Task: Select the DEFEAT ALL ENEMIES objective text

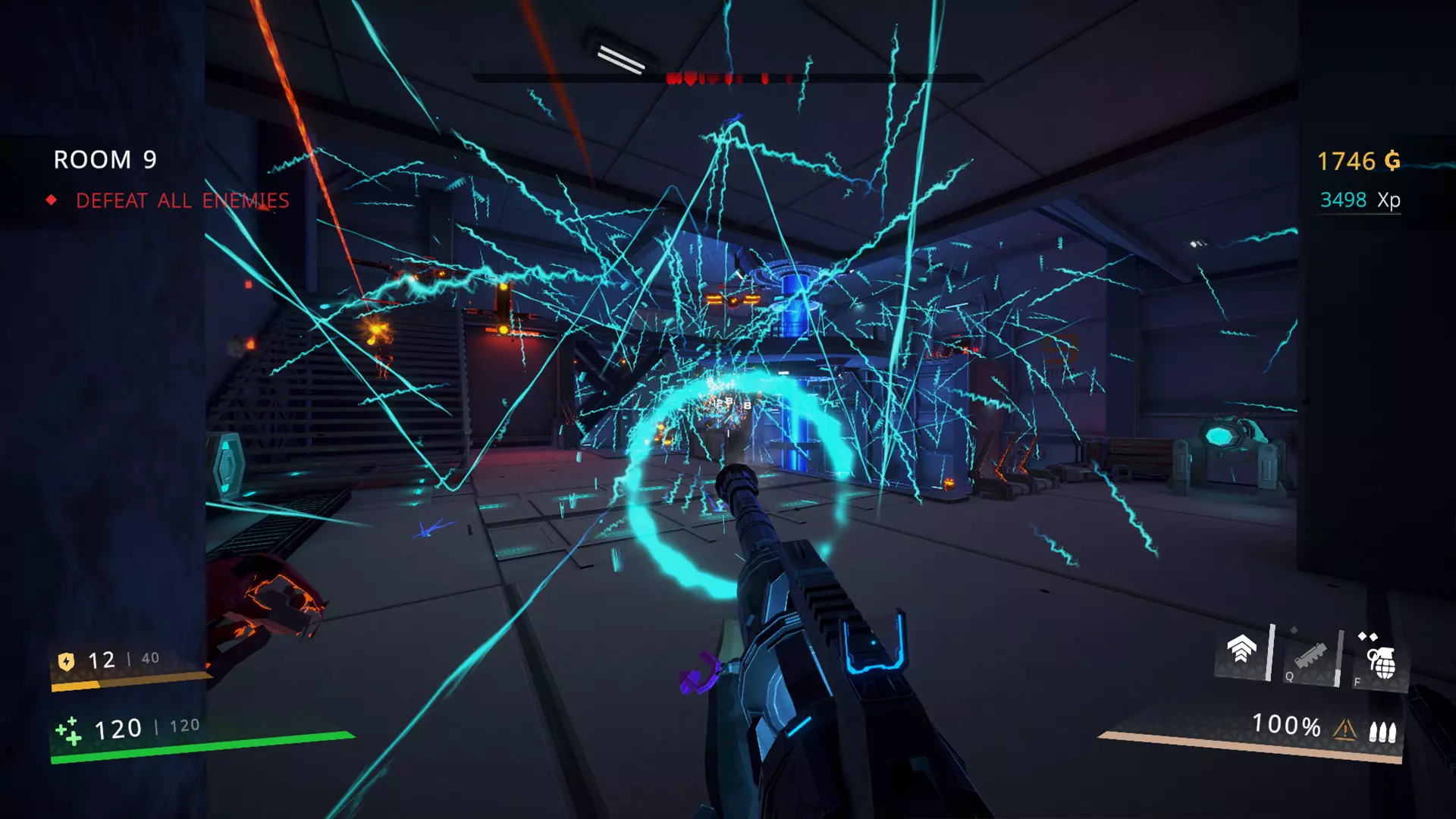Action: click(180, 202)
